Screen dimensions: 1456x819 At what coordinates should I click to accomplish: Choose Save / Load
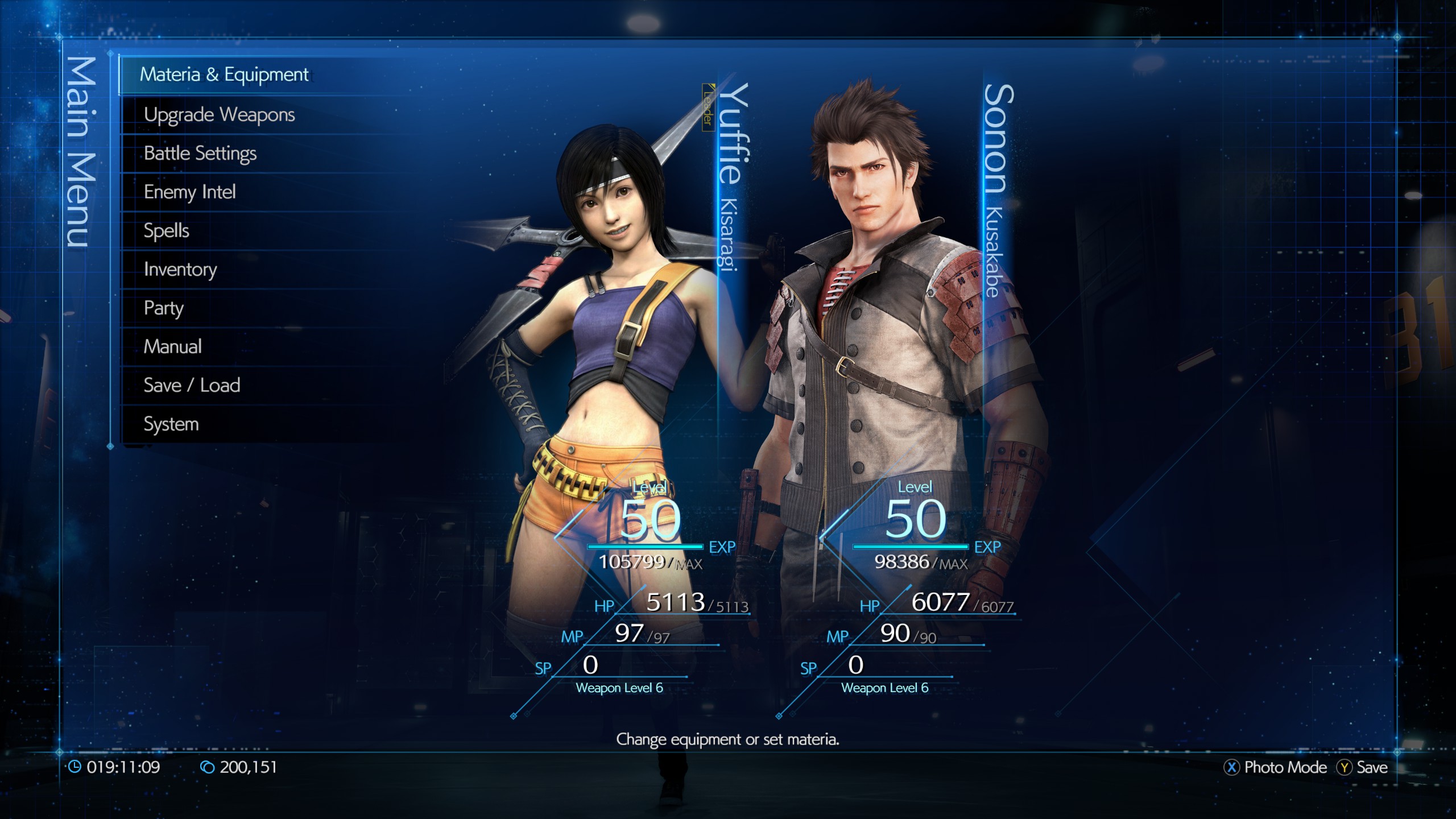pos(192,385)
